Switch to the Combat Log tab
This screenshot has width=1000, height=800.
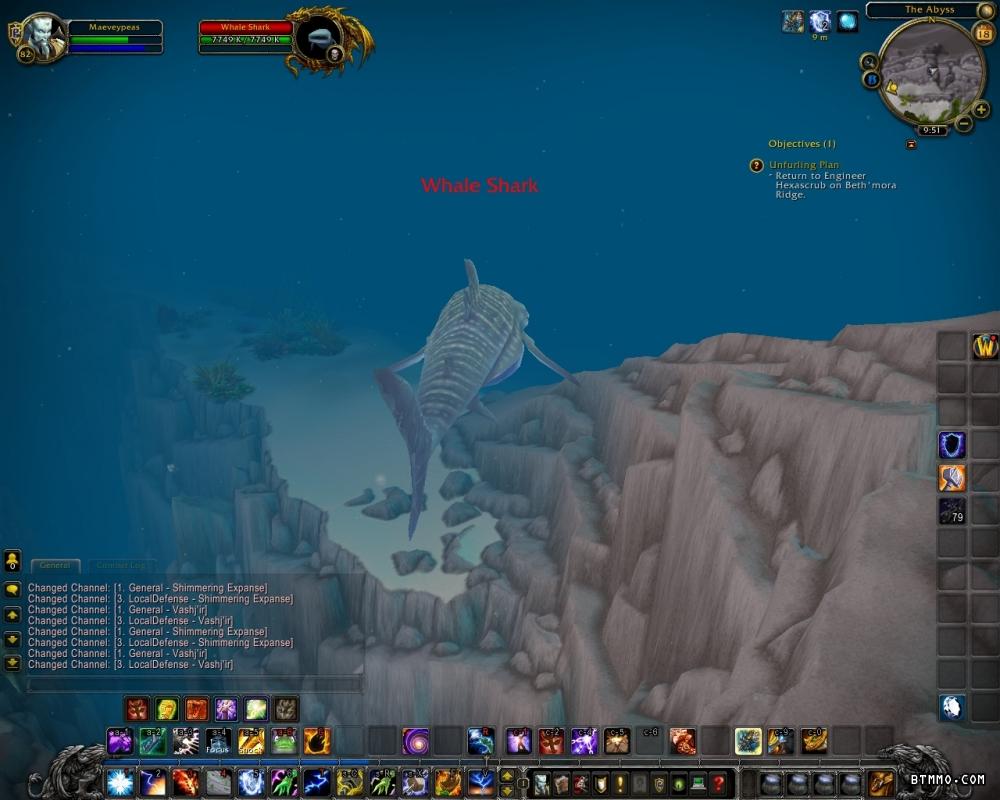tap(121, 566)
